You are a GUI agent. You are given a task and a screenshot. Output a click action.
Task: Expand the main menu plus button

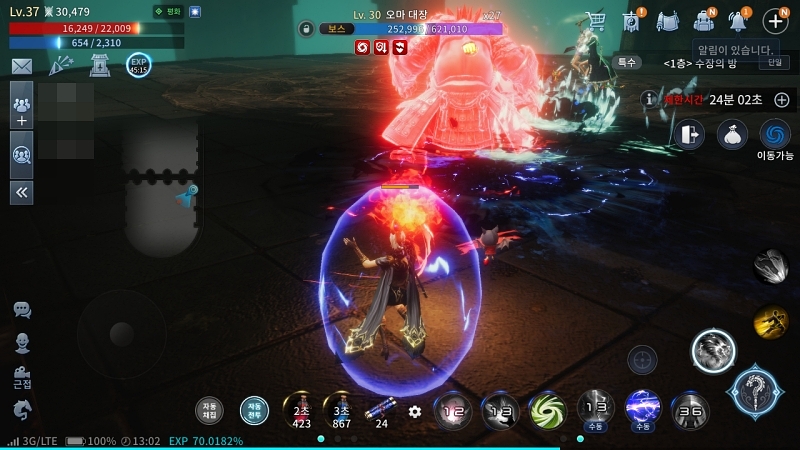click(775, 21)
